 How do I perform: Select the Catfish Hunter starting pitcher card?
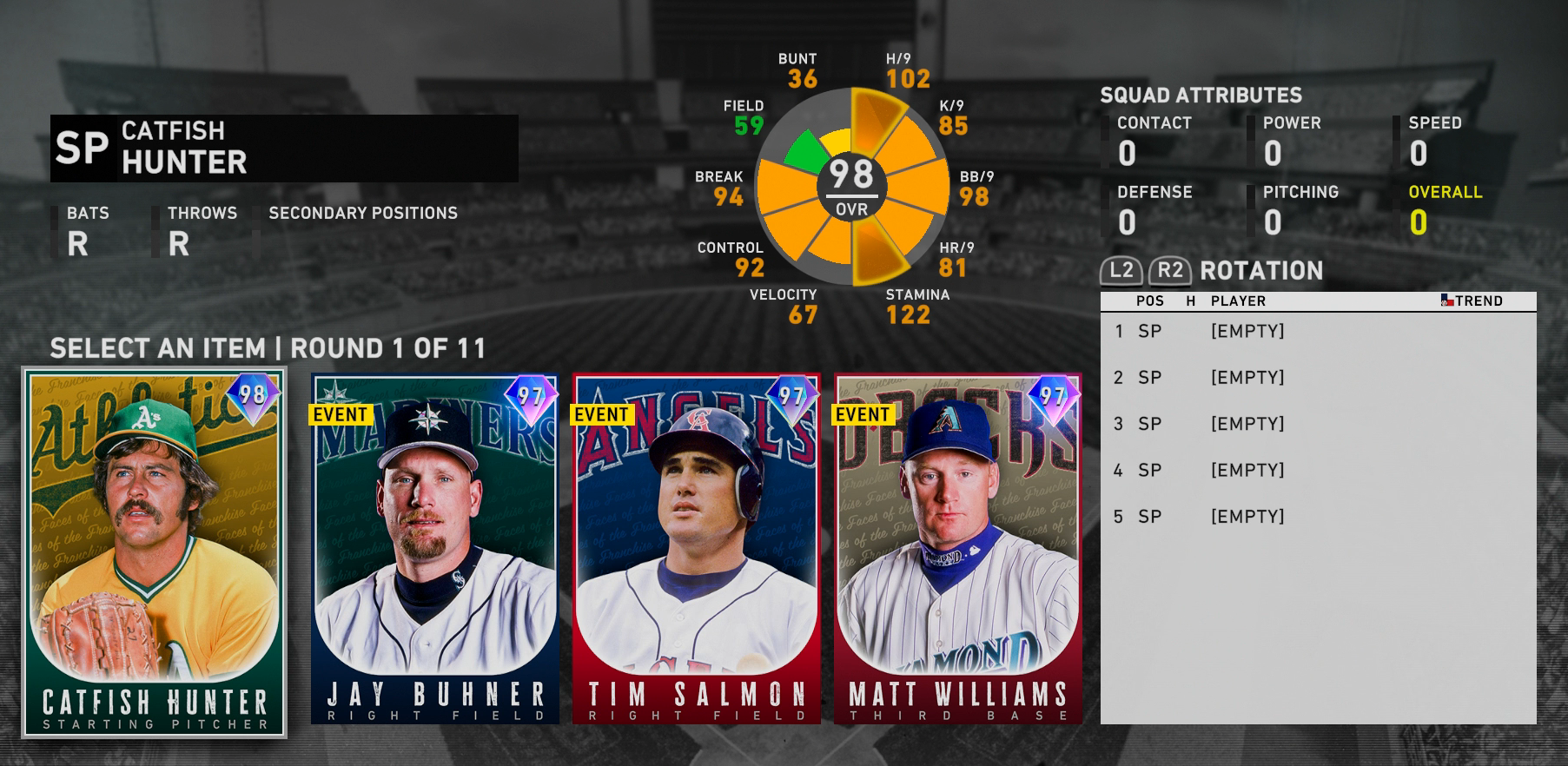[155, 553]
